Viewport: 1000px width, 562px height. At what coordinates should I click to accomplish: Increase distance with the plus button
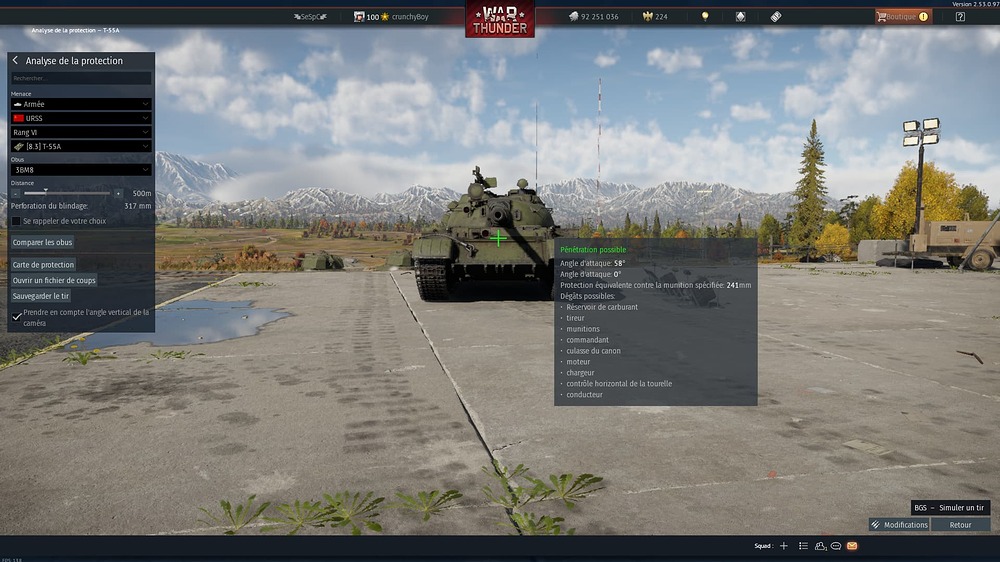tap(119, 193)
